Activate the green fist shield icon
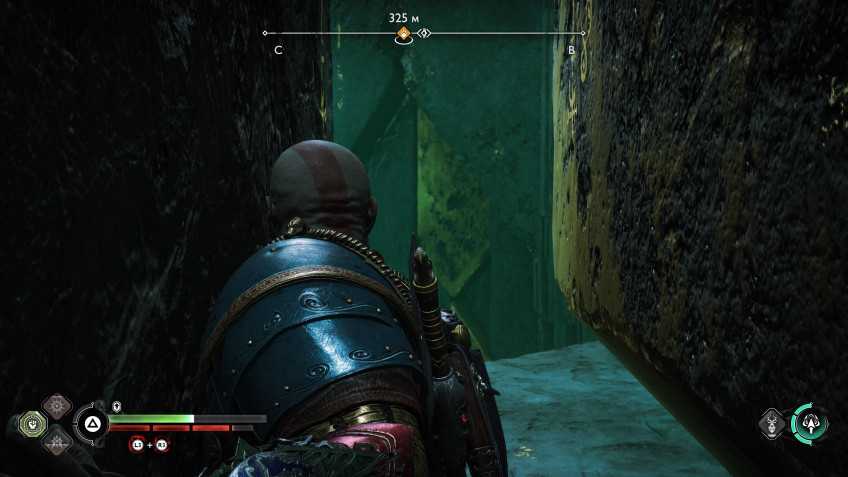Viewport: 848px width, 477px height. tap(34, 426)
